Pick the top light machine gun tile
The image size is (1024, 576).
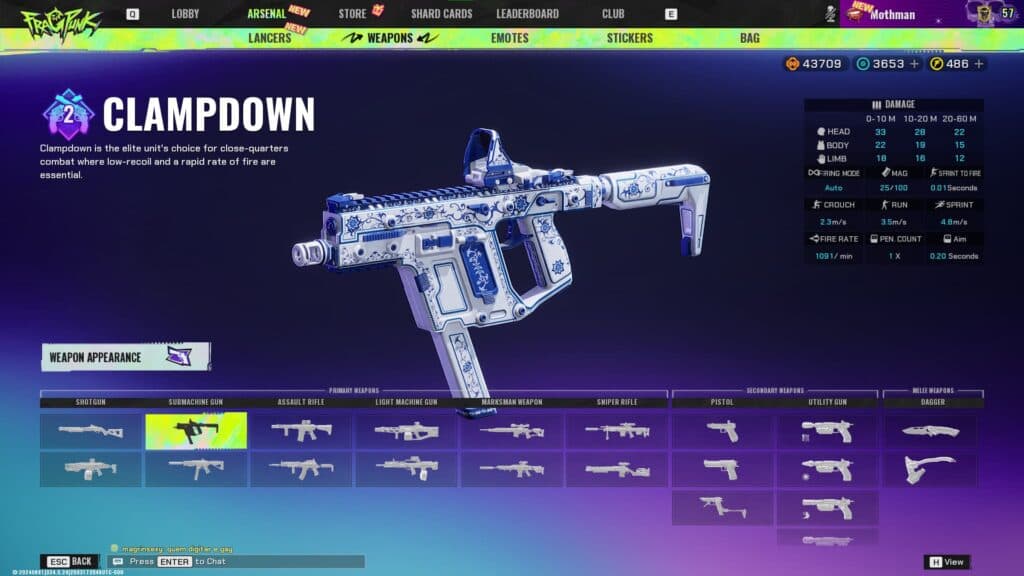[406, 431]
